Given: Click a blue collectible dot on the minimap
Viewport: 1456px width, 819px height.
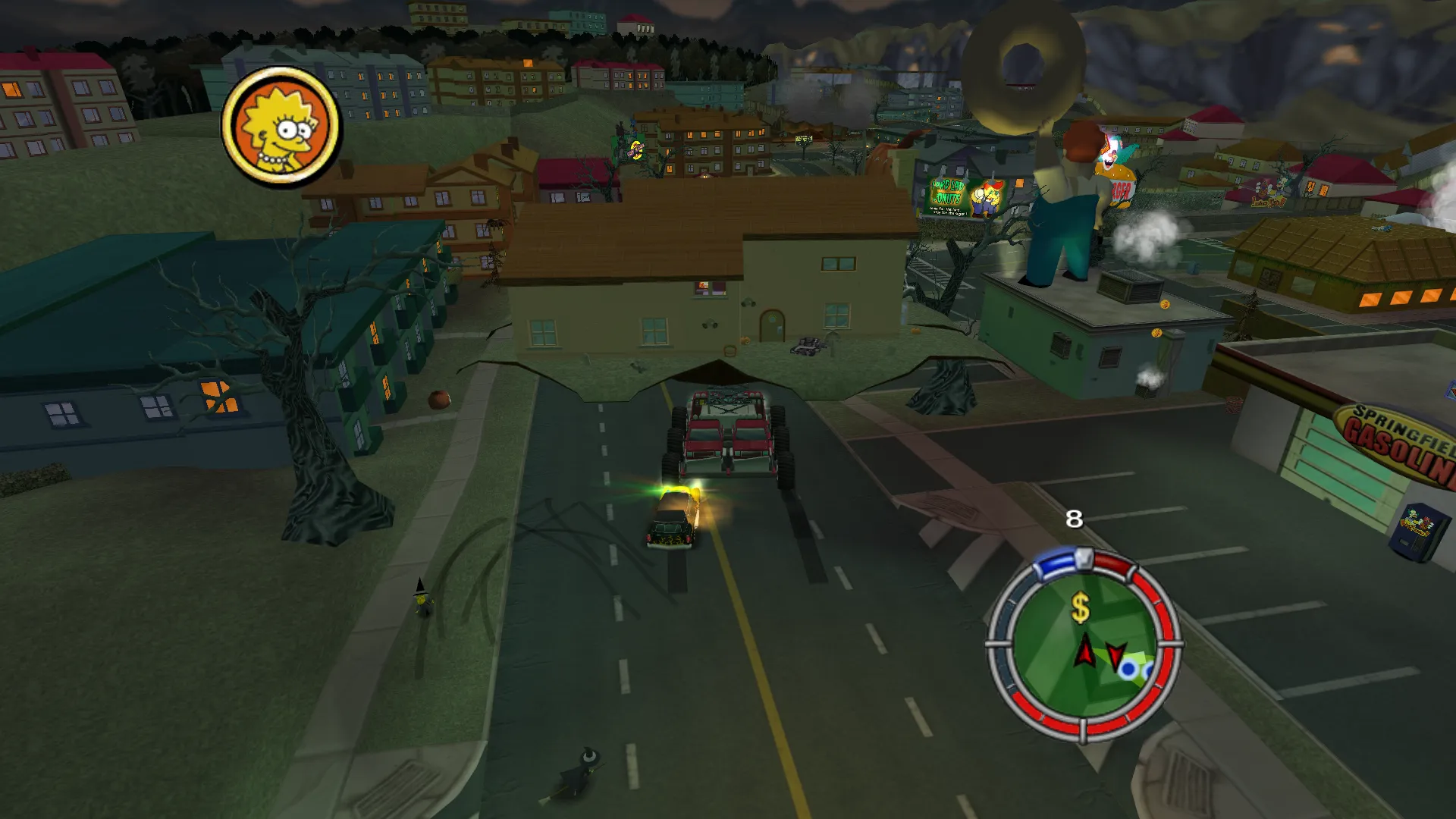Looking at the screenshot, I should (x=1128, y=669).
